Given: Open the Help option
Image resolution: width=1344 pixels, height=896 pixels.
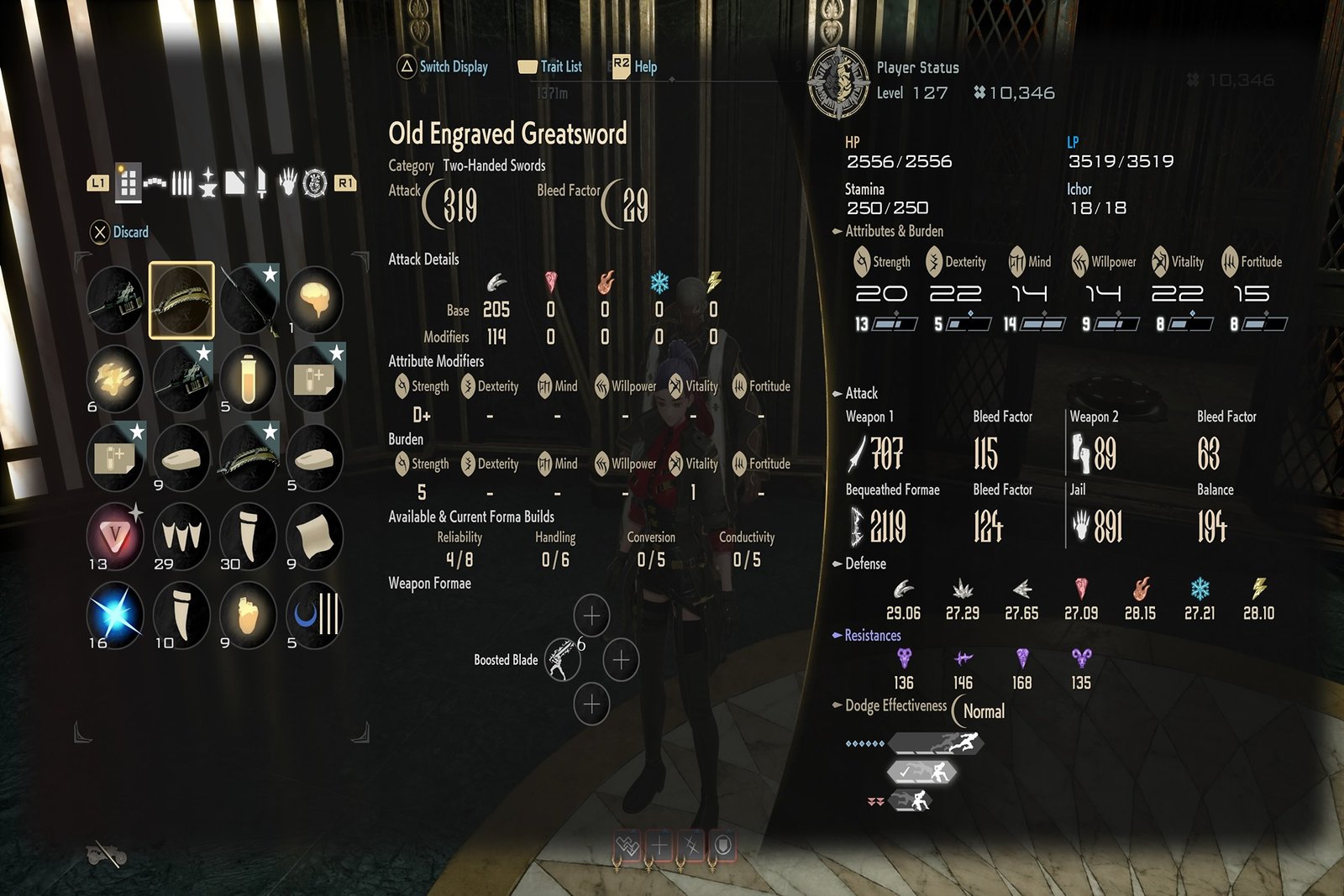Looking at the screenshot, I should (x=646, y=67).
